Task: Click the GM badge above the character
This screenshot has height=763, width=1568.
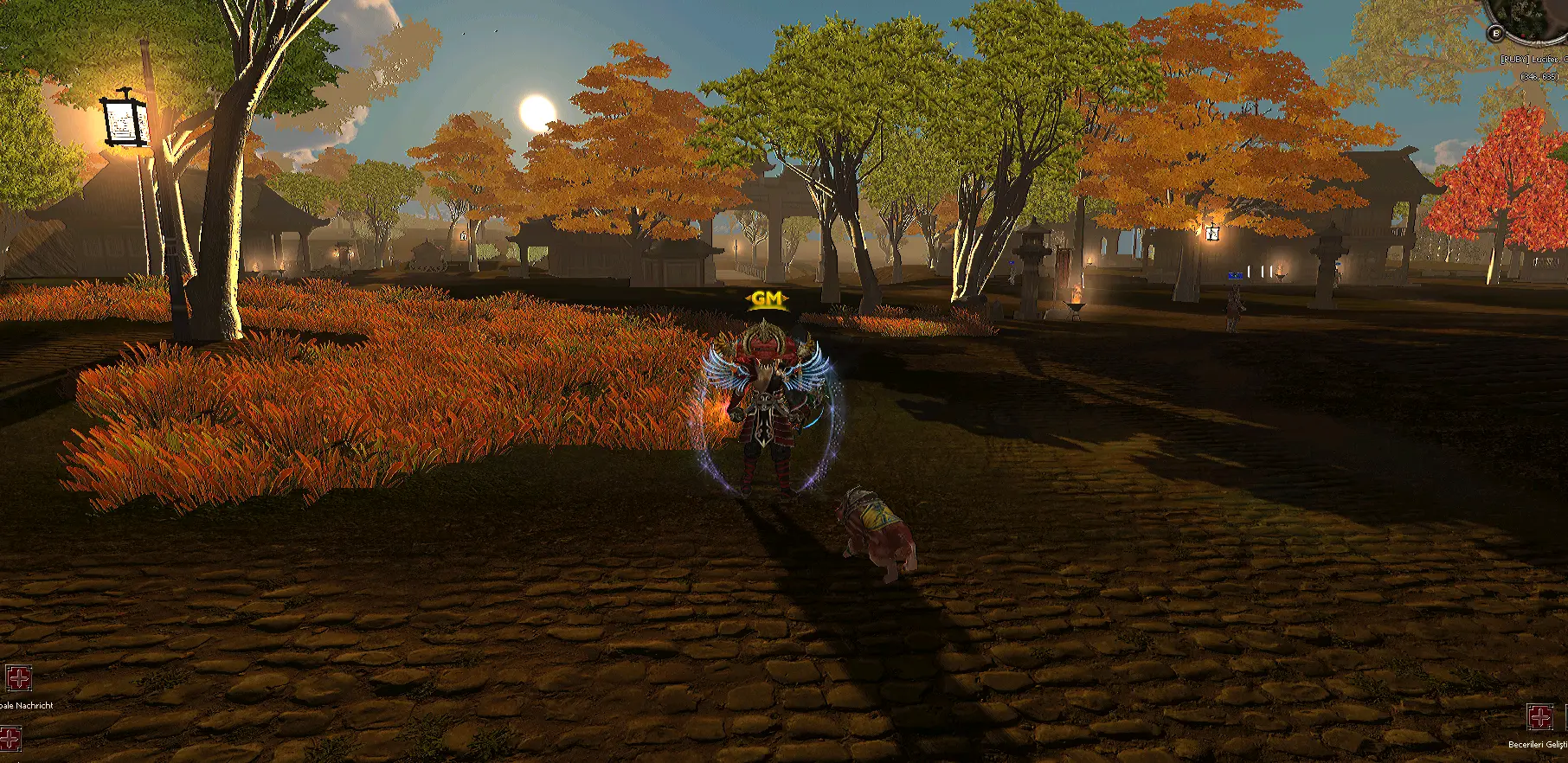Action: 765,299
